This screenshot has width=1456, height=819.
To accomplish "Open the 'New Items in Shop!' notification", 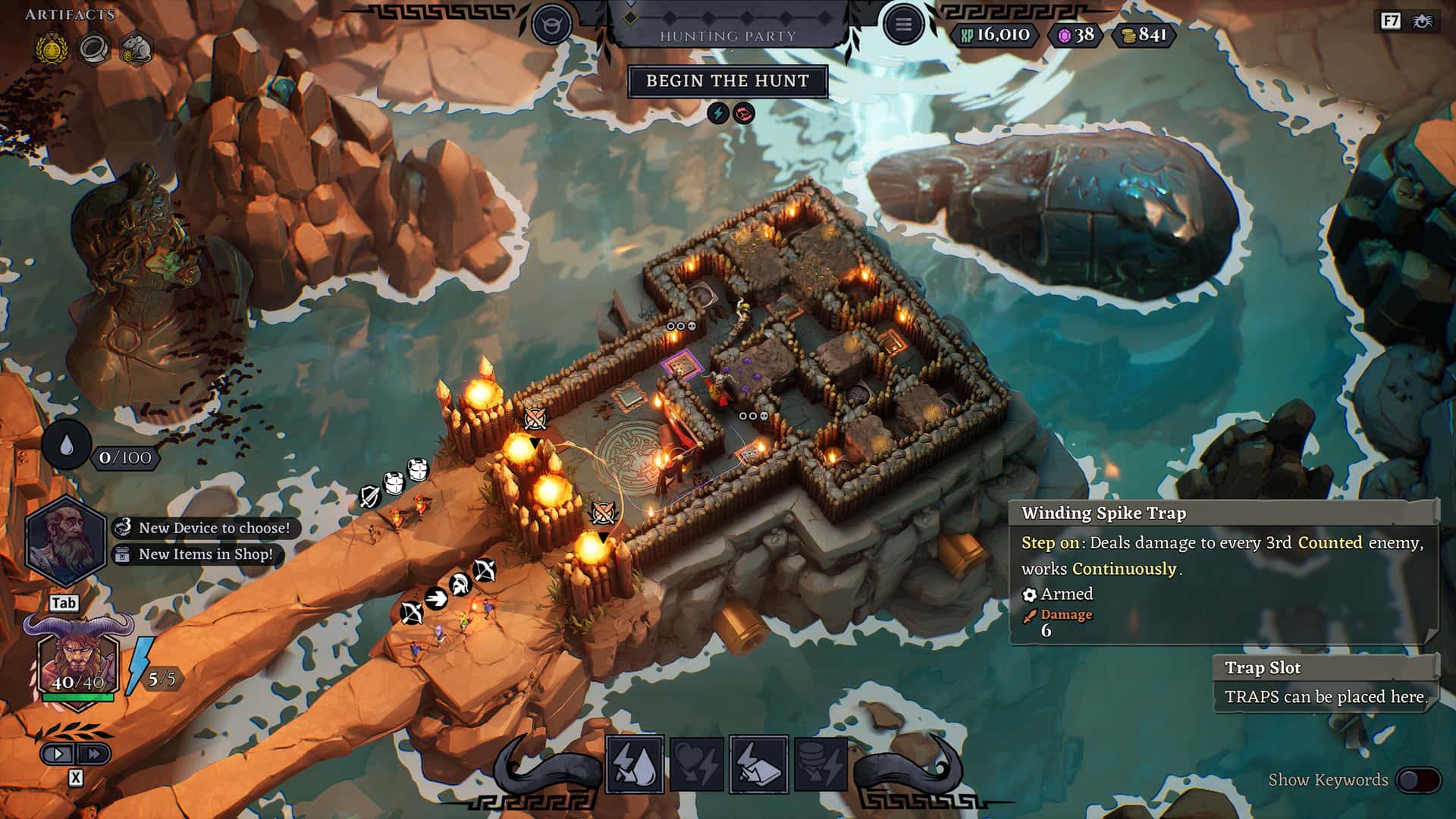I will point(201,554).
